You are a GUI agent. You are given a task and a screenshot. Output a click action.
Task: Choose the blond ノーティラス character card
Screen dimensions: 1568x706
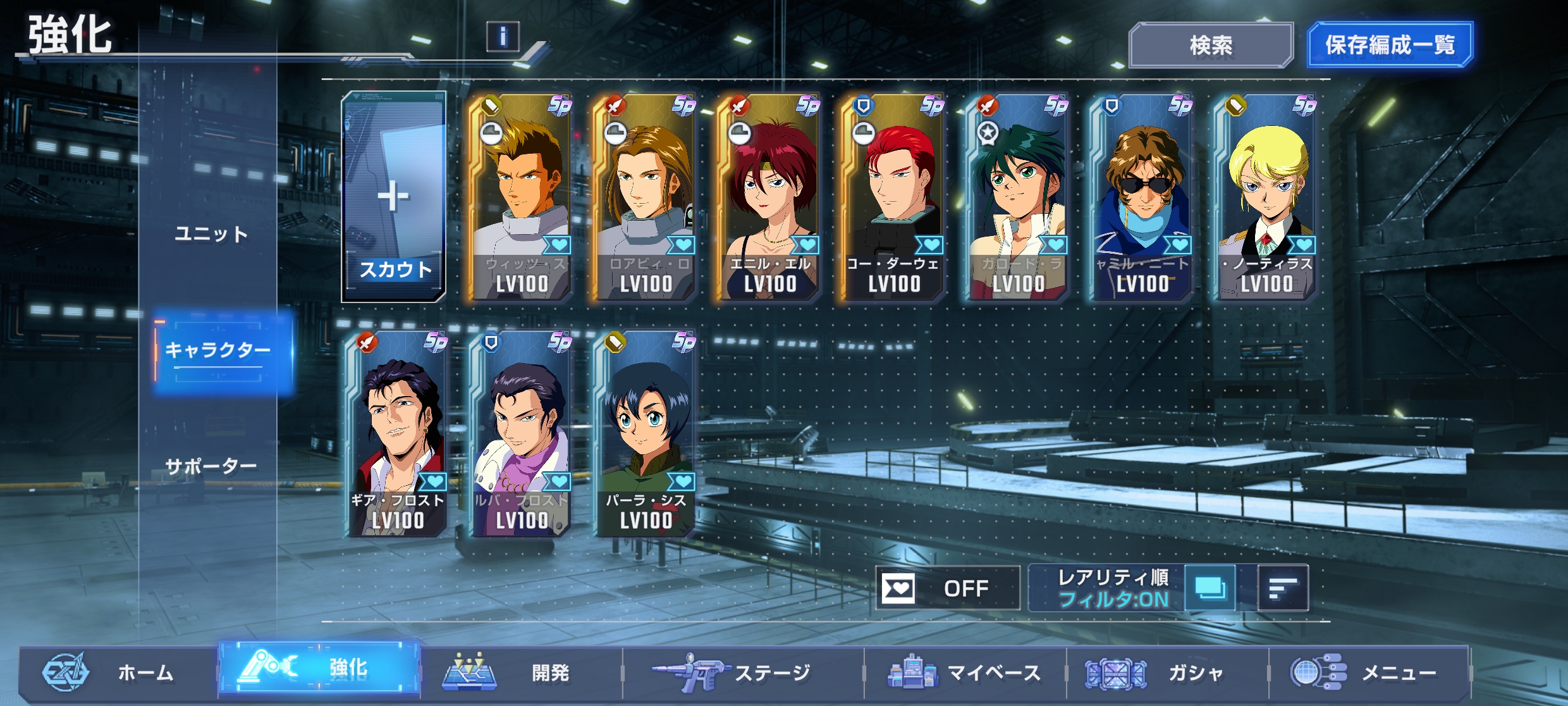pos(1266,197)
